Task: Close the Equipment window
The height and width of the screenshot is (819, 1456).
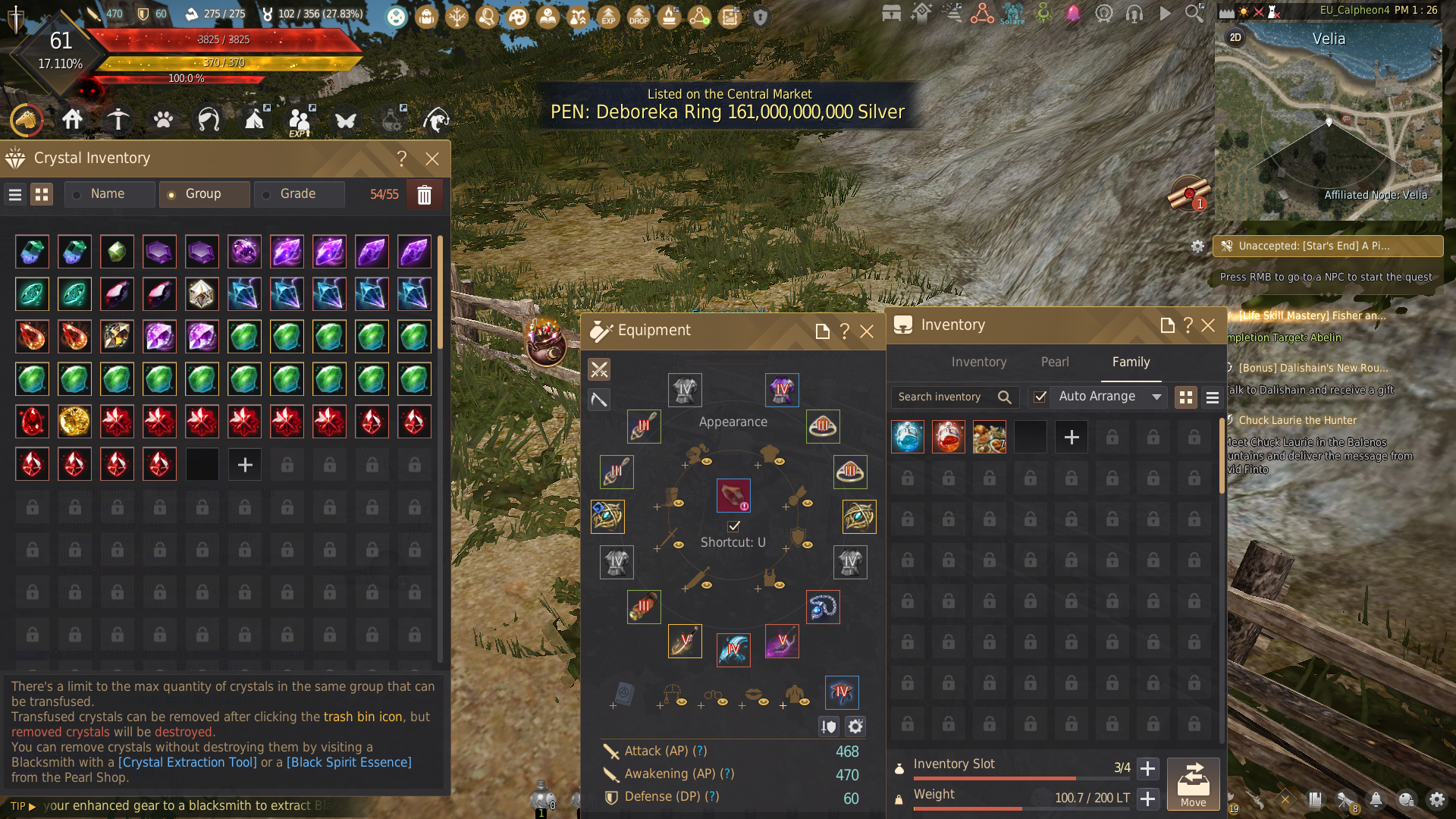Action: pyautogui.click(x=867, y=331)
